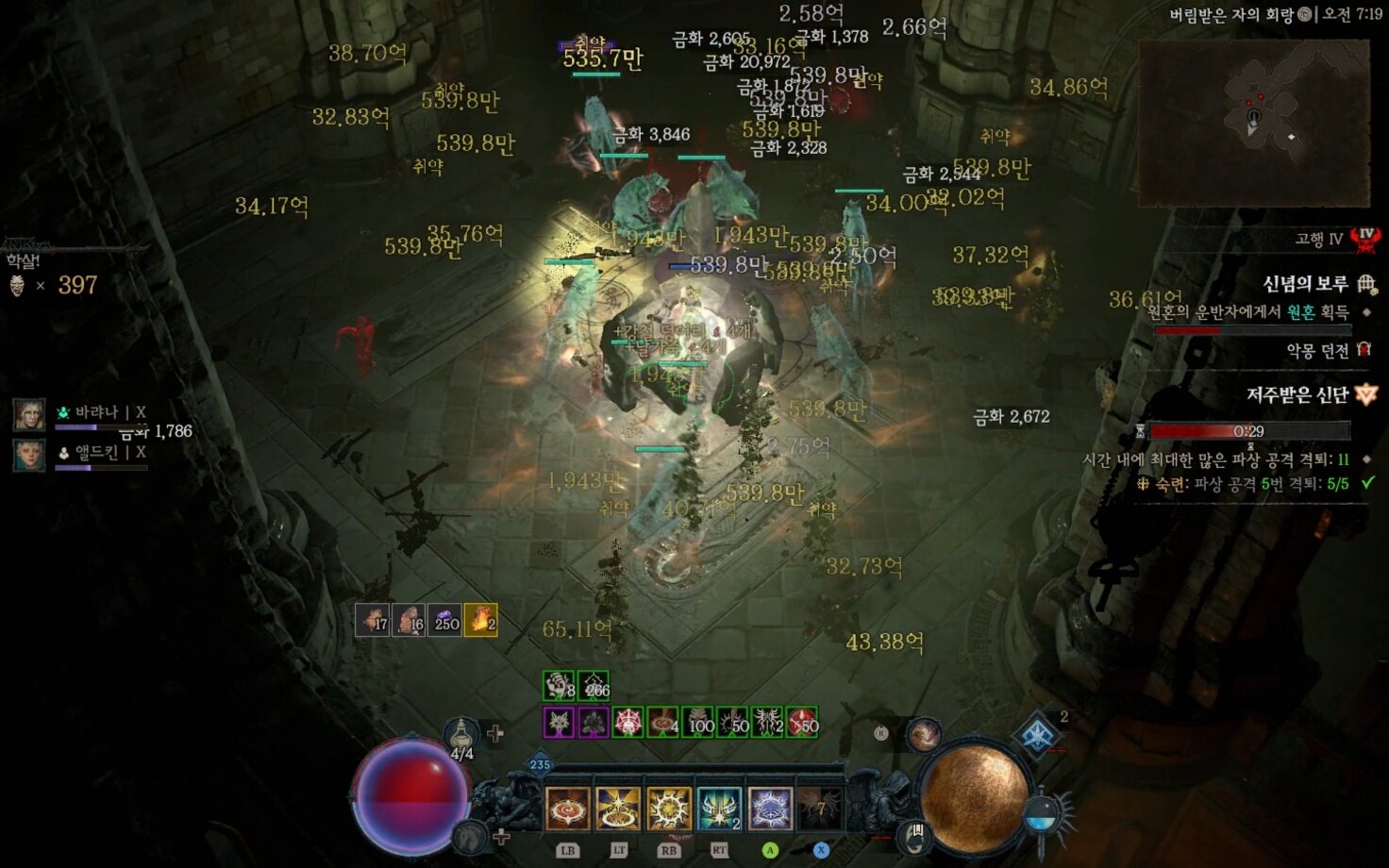
Task: Open the dungeon minimap
Action: 1254,123
